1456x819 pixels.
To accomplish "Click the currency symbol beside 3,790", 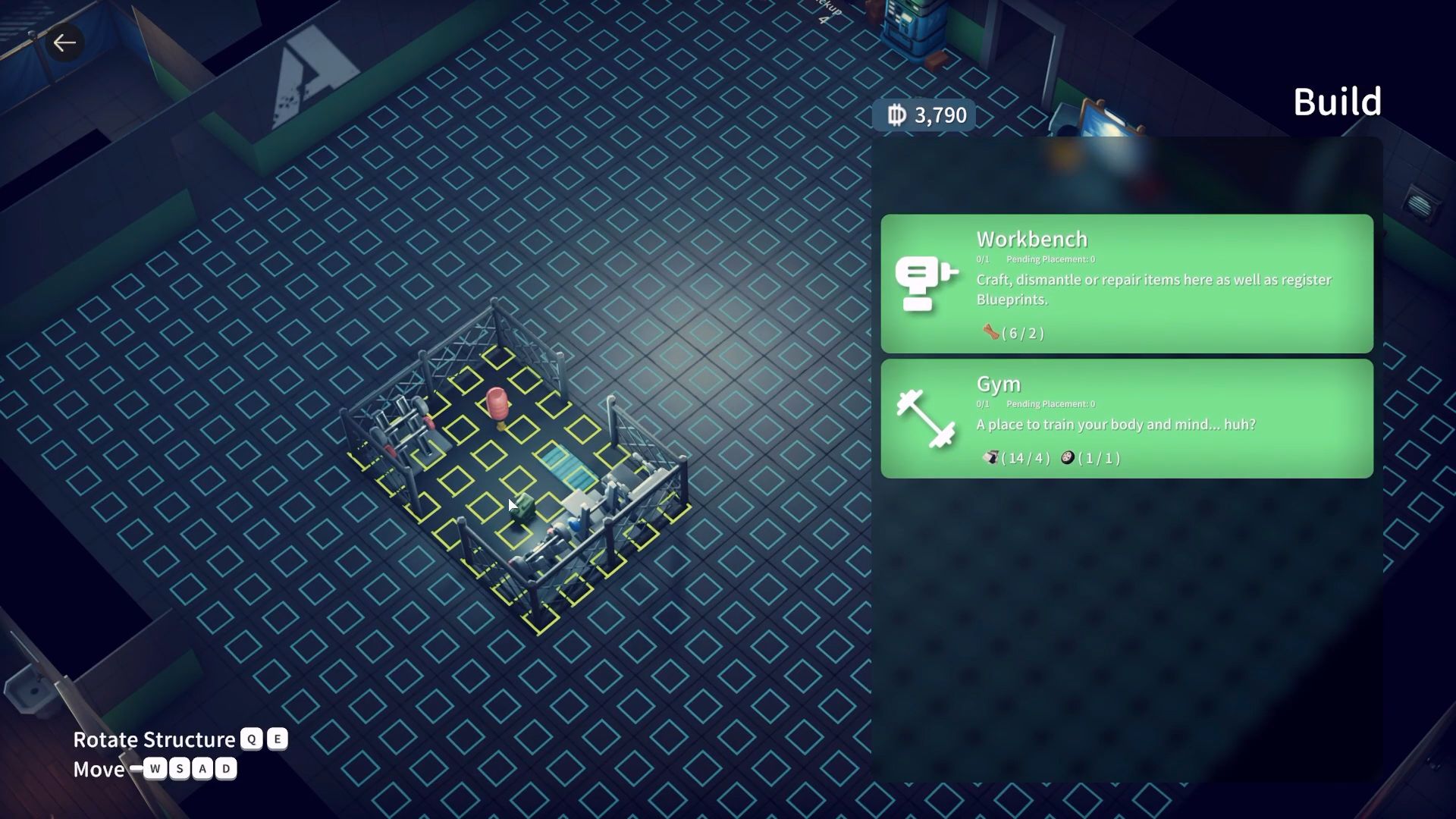I will pyautogui.click(x=897, y=115).
